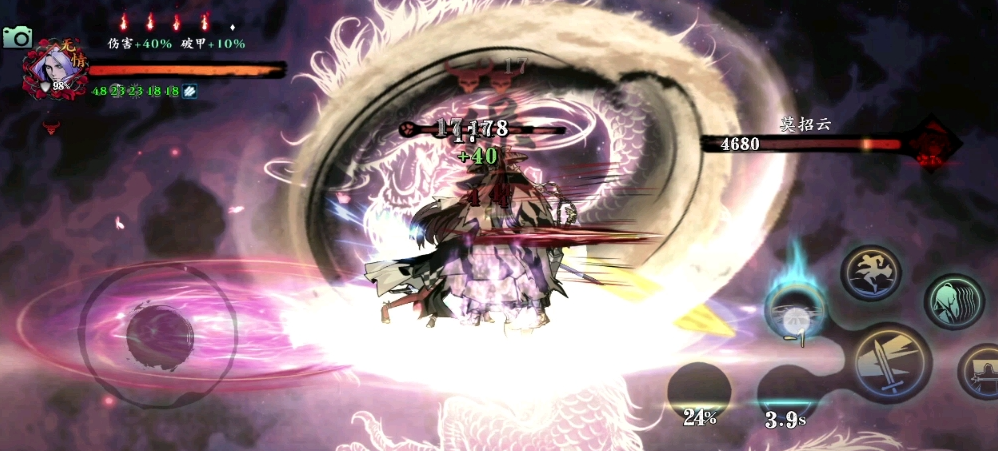This screenshot has height=451, width=998.
Task: Tap the 莫招云 boss emblem
Action: [930, 143]
